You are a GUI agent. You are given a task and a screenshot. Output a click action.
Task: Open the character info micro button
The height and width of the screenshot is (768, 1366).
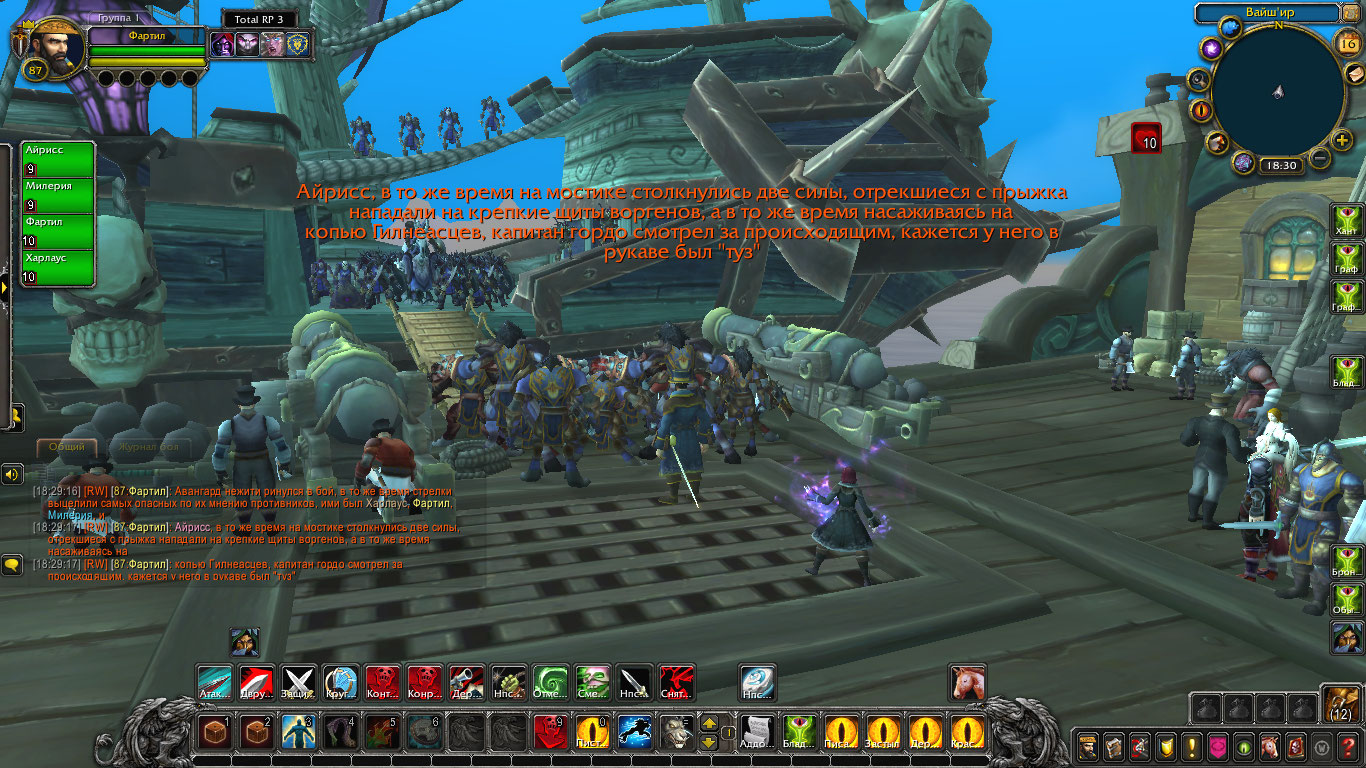(x=1088, y=746)
